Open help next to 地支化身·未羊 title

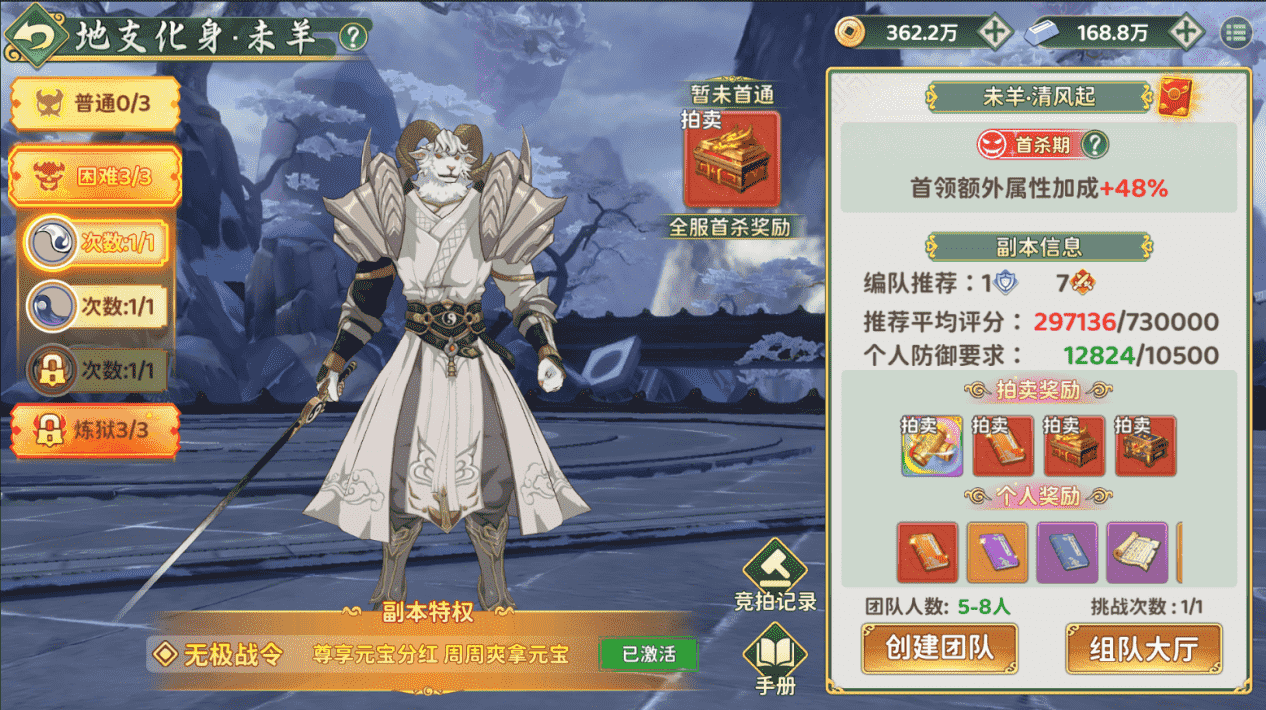point(353,38)
